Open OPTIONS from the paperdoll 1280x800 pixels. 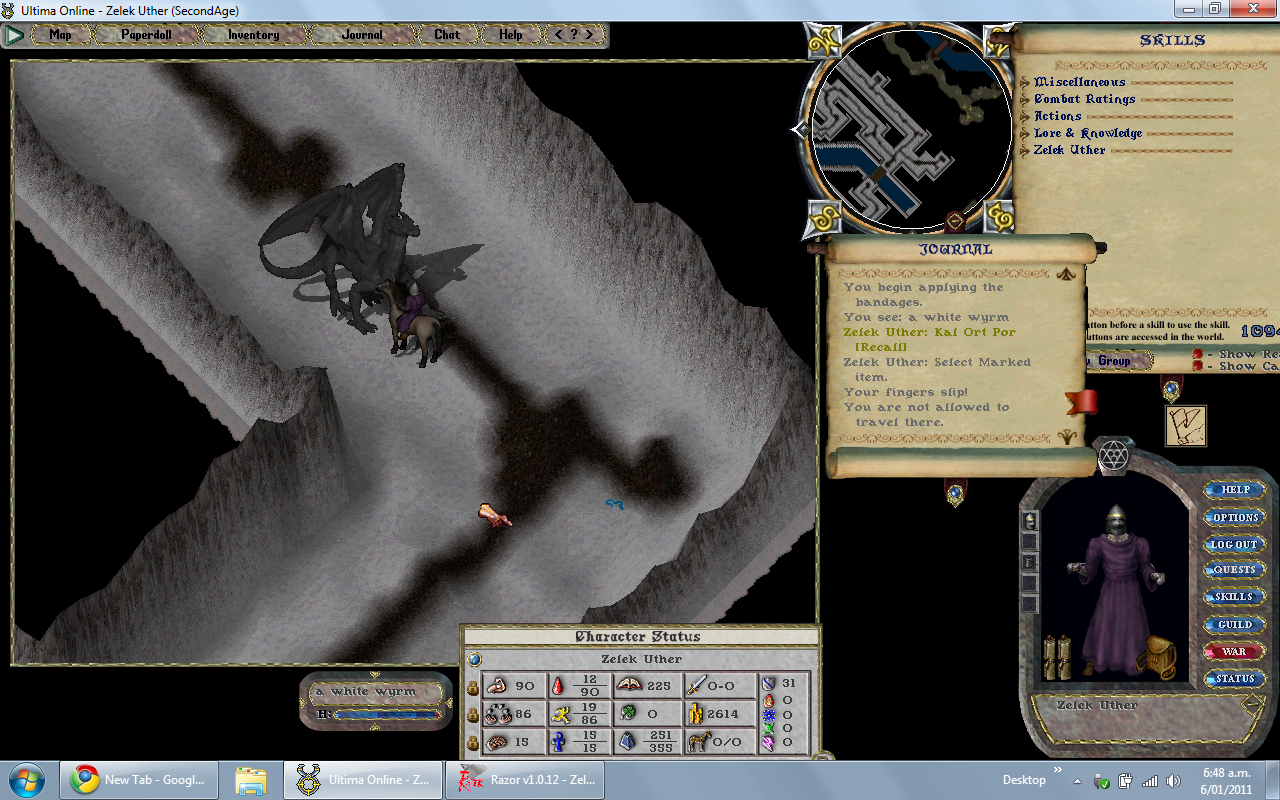[x=1235, y=517]
